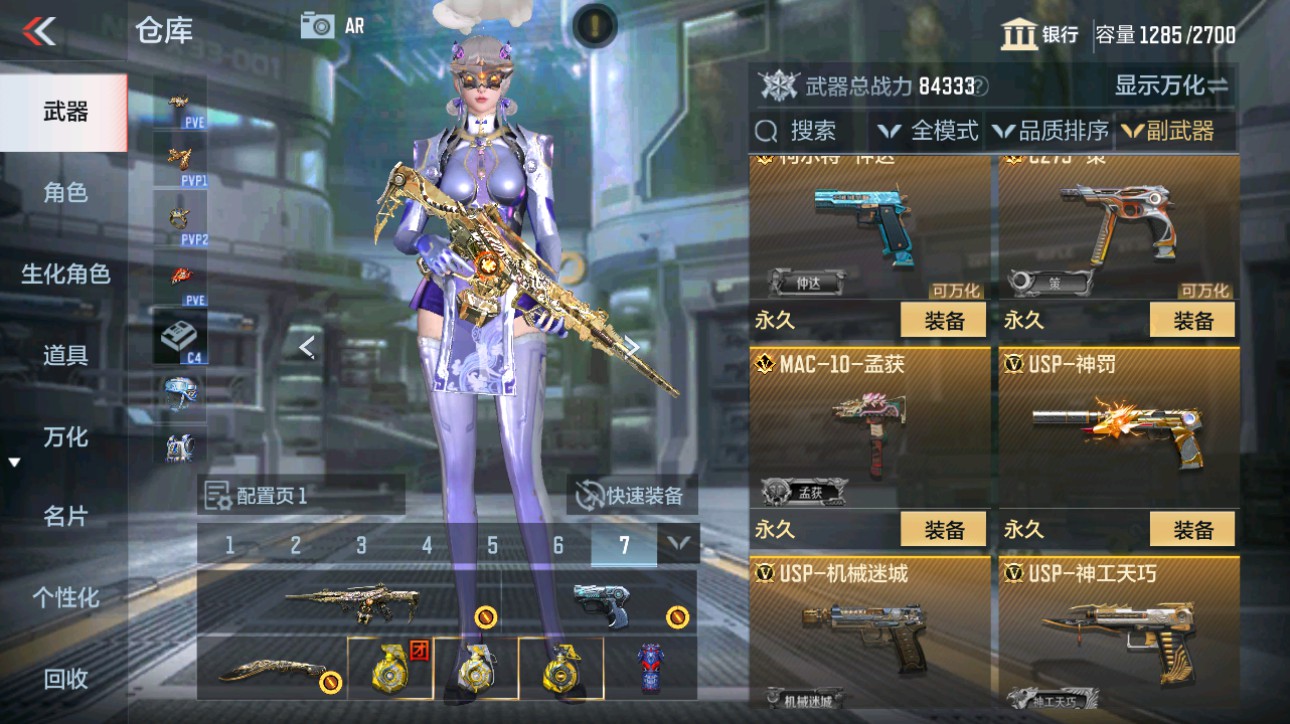Equip the MAC-10-孟获 weapon
The width and height of the screenshot is (1290, 724).
pos(941,528)
